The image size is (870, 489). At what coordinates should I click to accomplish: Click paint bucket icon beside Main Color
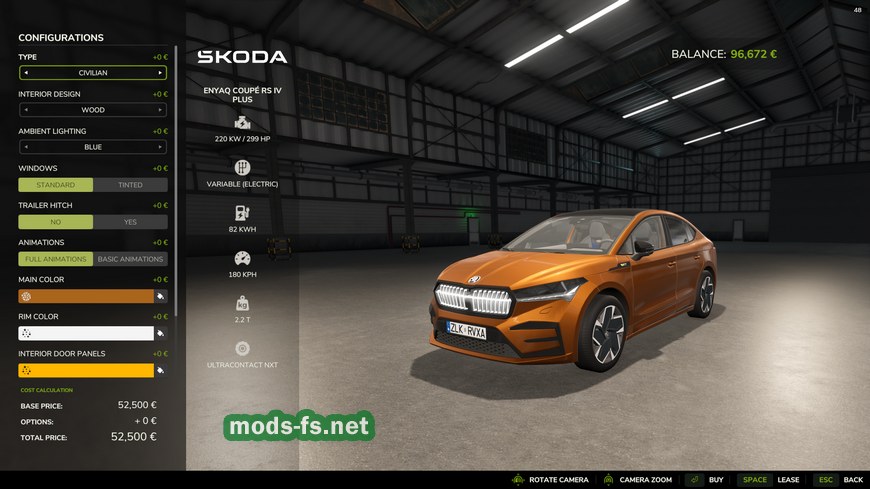pyautogui.click(x=161, y=296)
